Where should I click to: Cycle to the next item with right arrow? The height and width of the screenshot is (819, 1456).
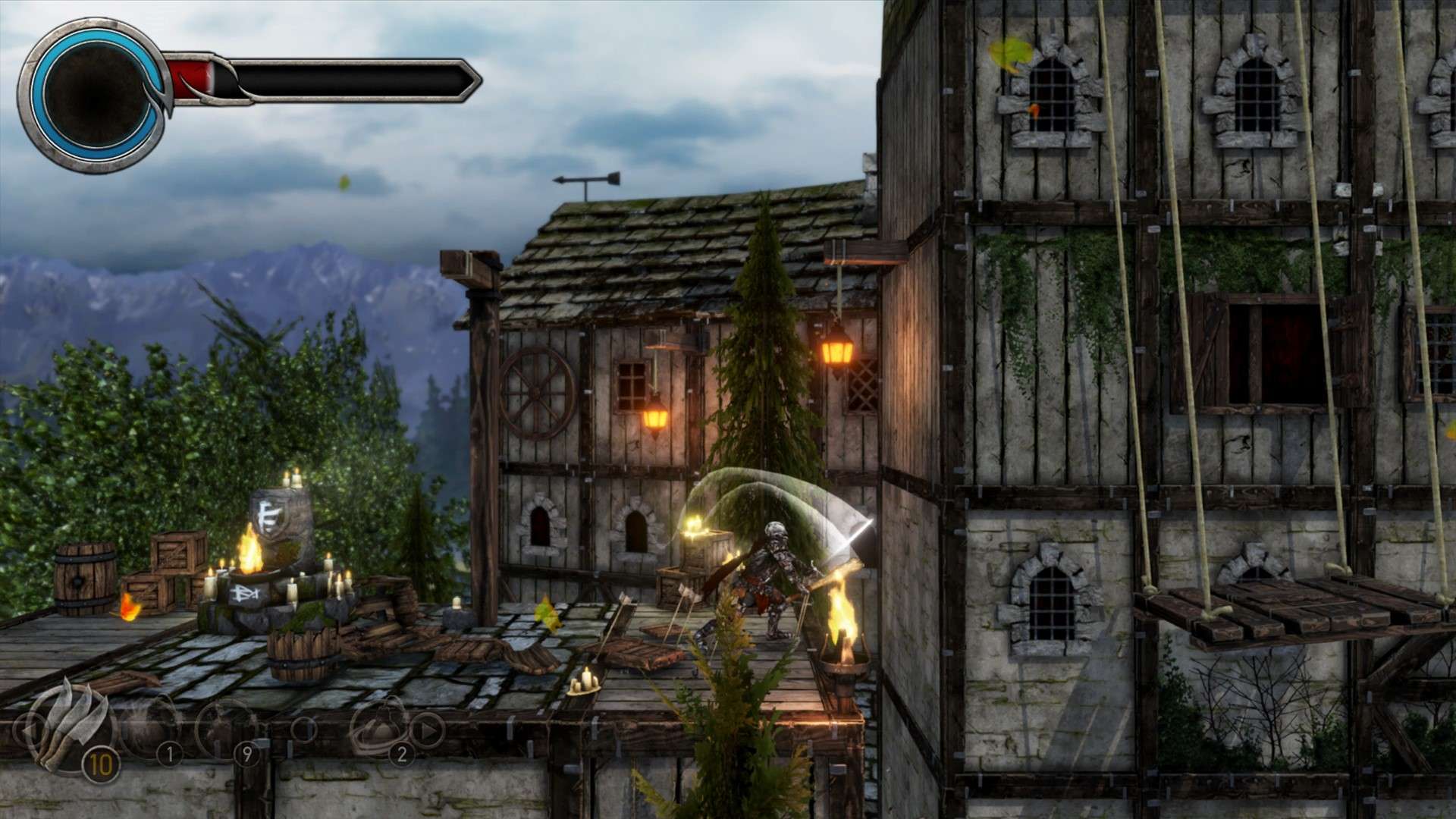(x=426, y=730)
